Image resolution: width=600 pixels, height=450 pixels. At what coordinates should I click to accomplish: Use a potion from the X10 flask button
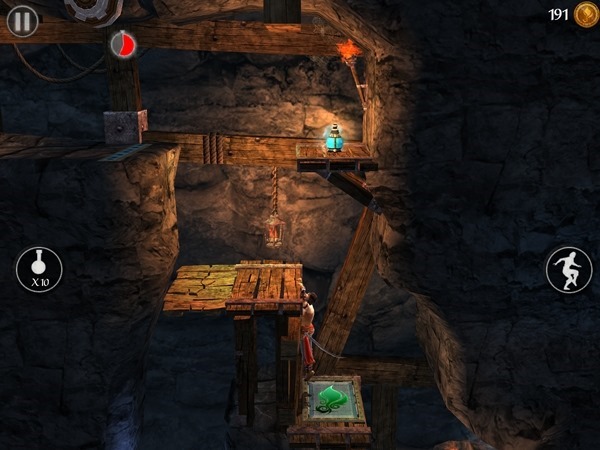[x=39, y=269]
